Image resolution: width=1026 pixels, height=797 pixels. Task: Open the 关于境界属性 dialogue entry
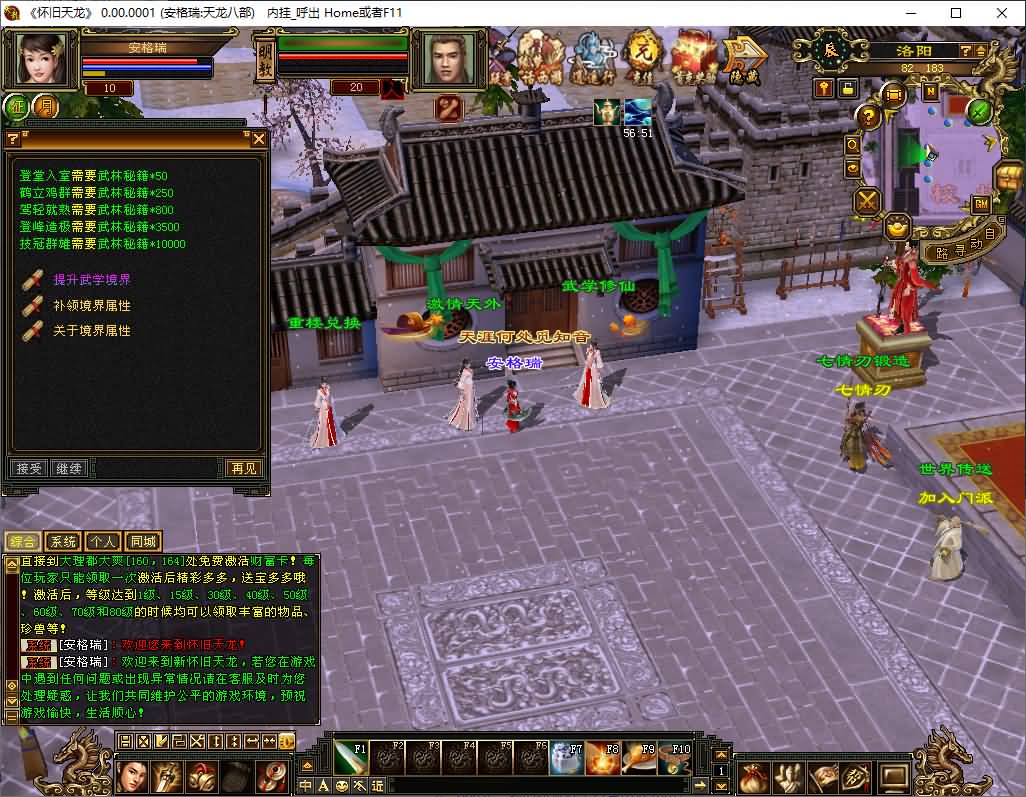pos(91,330)
